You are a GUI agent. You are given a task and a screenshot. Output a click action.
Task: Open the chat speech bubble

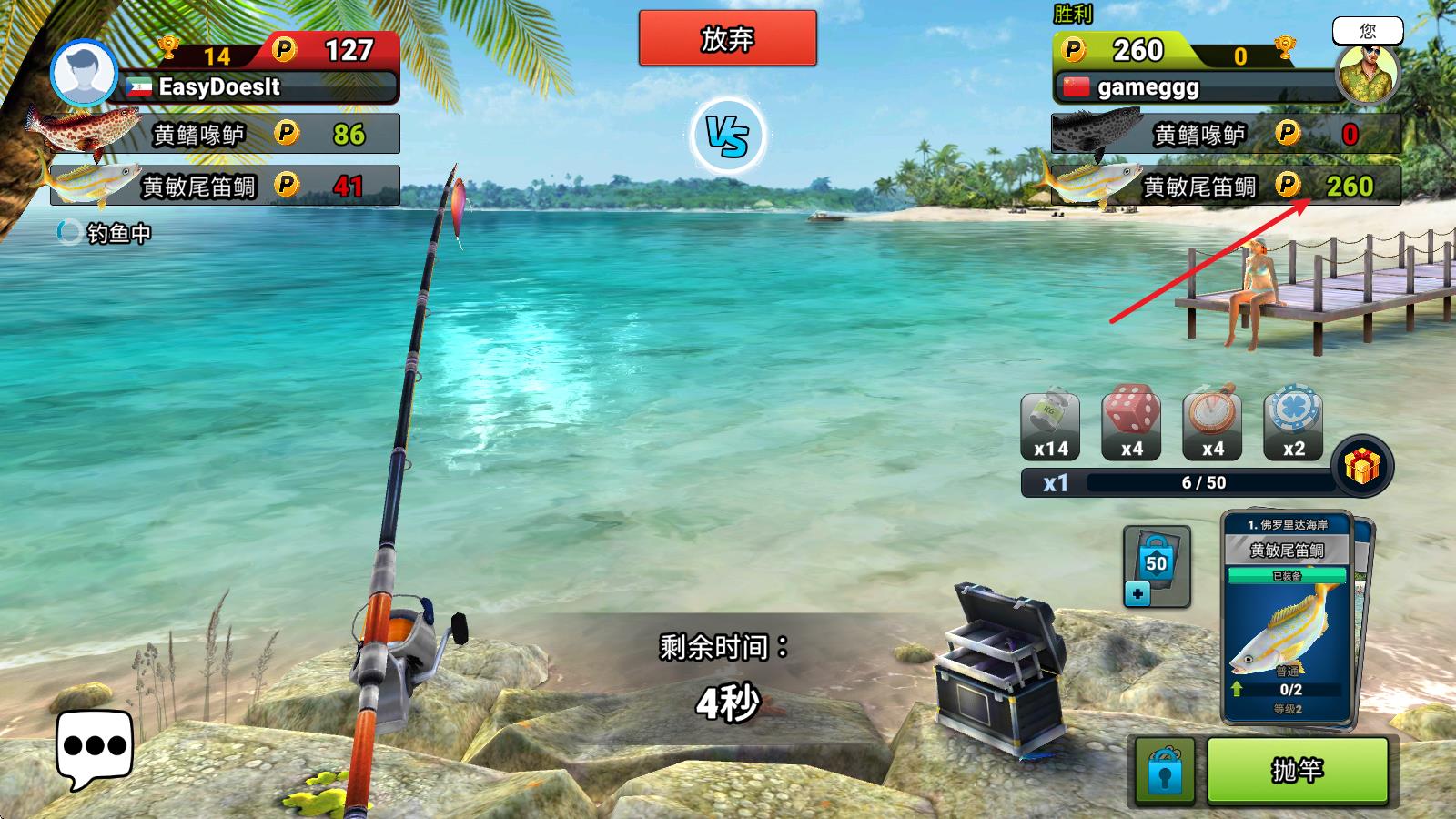click(95, 749)
